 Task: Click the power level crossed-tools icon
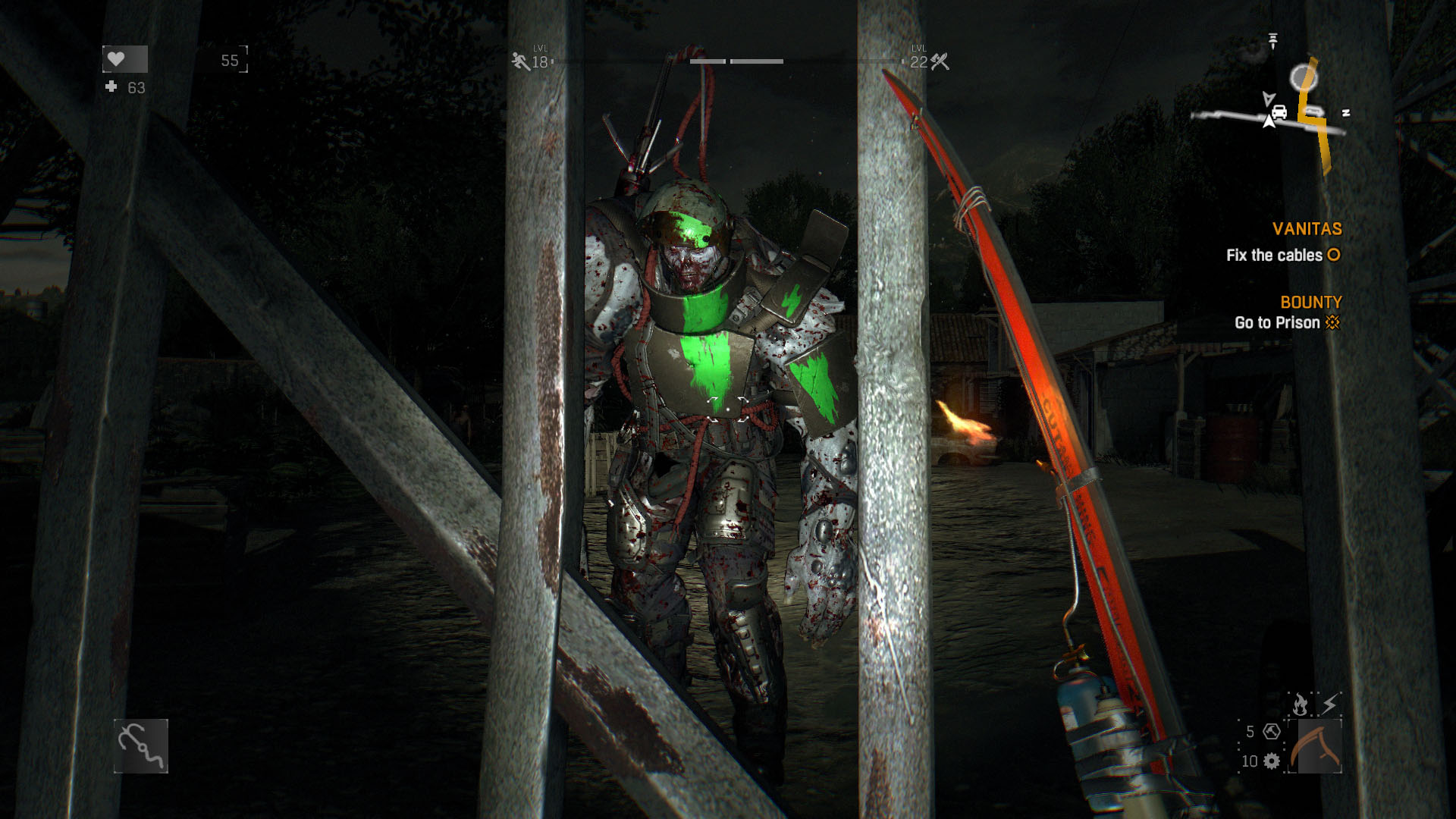tap(940, 61)
